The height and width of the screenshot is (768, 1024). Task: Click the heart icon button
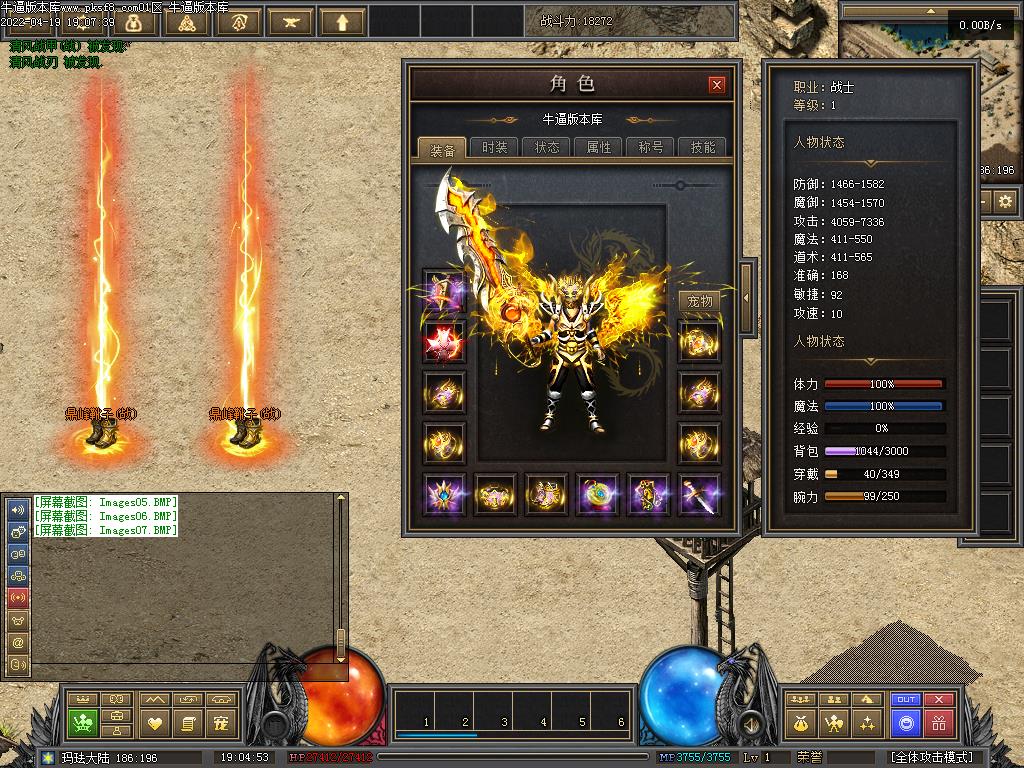click(x=154, y=722)
